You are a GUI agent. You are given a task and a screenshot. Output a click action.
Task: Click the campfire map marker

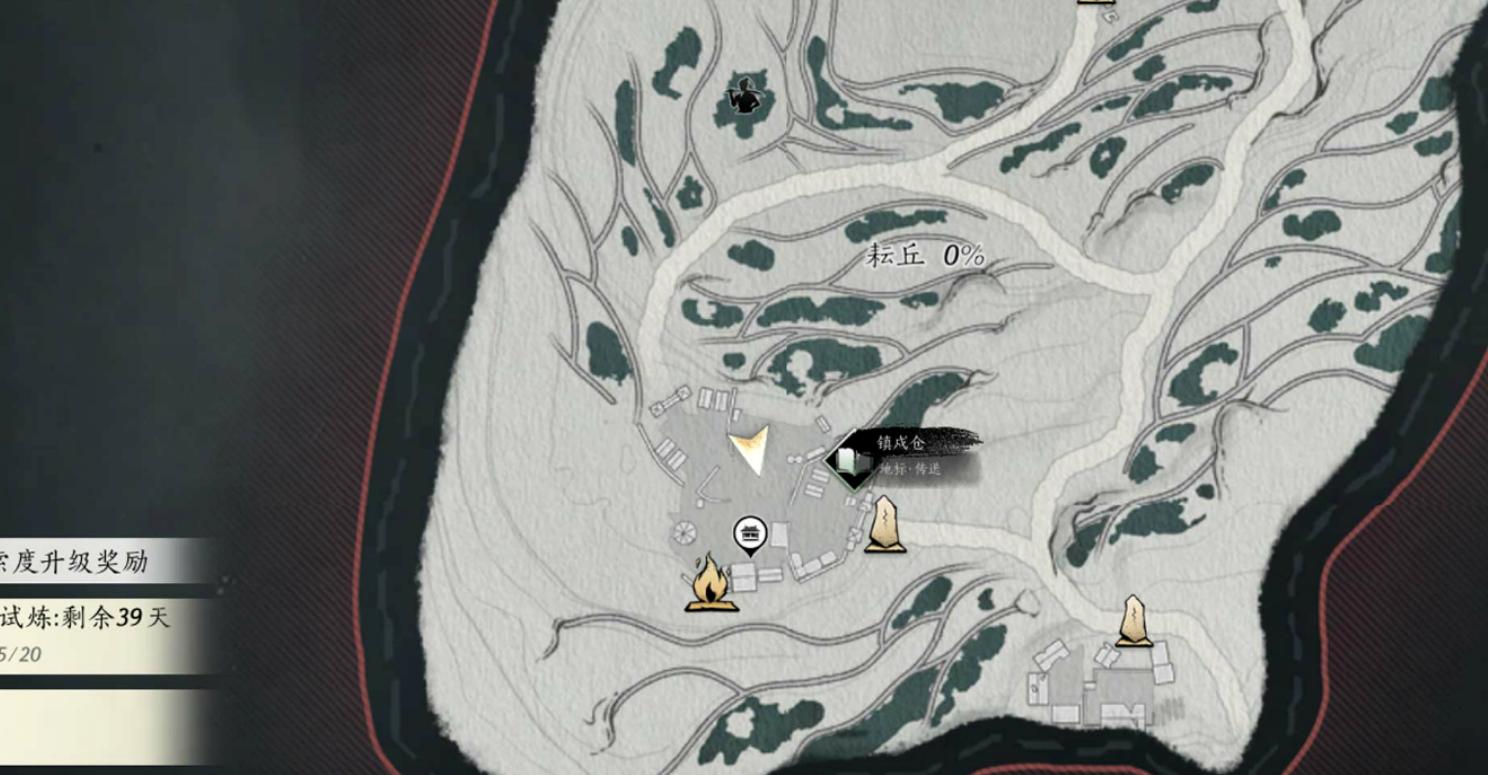click(x=711, y=582)
